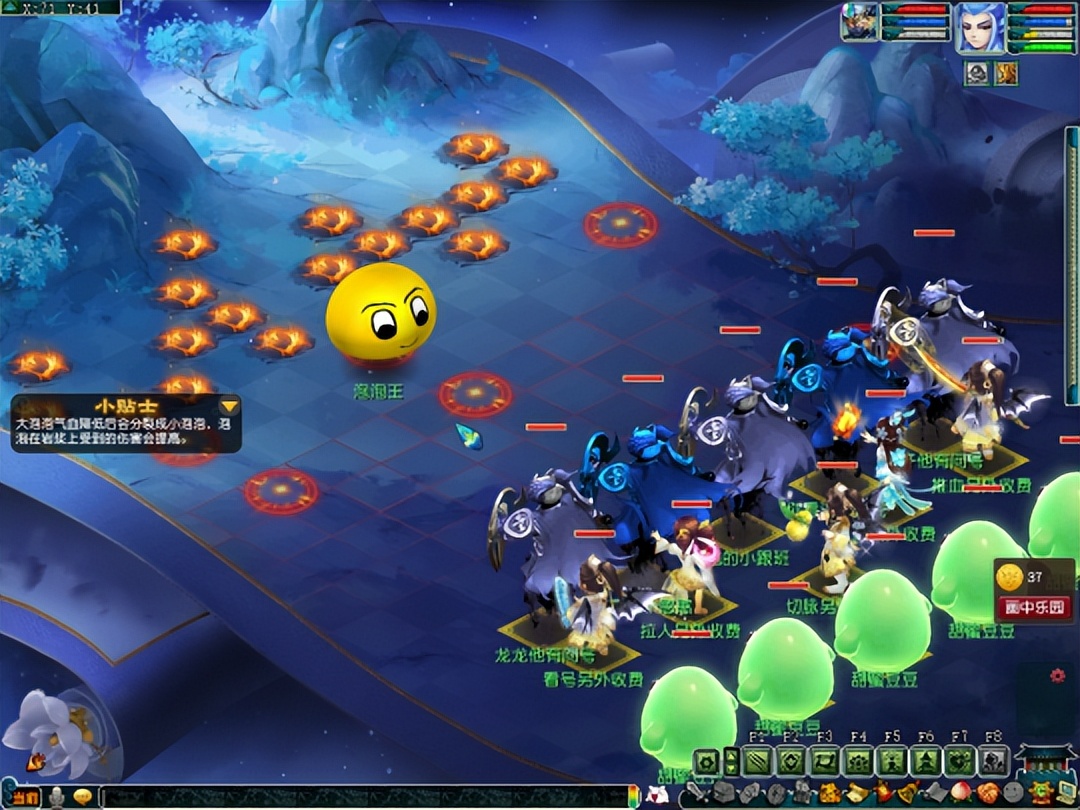Click the golden lion buff icon
The height and width of the screenshot is (810, 1080).
(1004, 72)
